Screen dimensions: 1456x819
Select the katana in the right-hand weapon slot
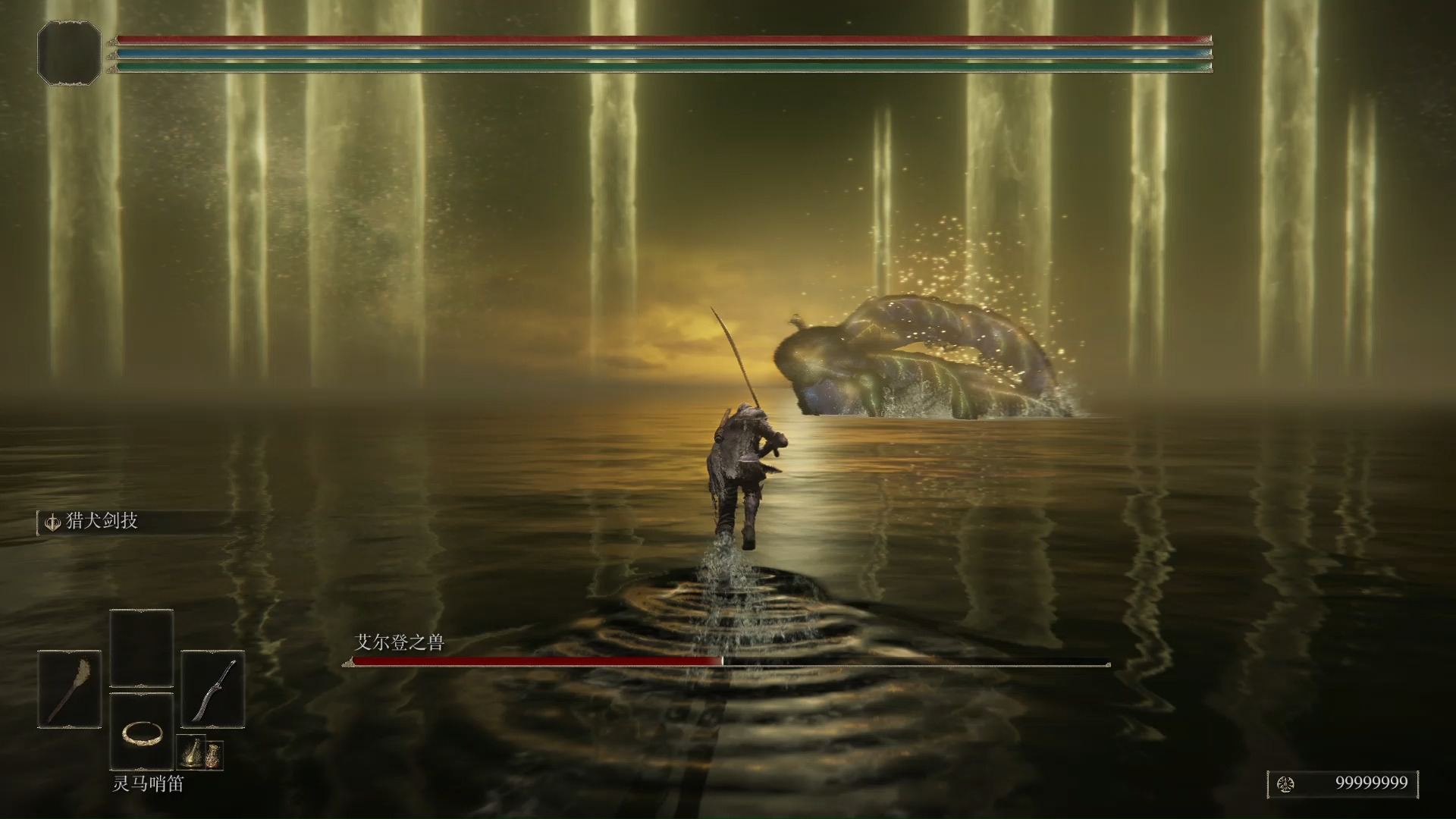coord(213,689)
